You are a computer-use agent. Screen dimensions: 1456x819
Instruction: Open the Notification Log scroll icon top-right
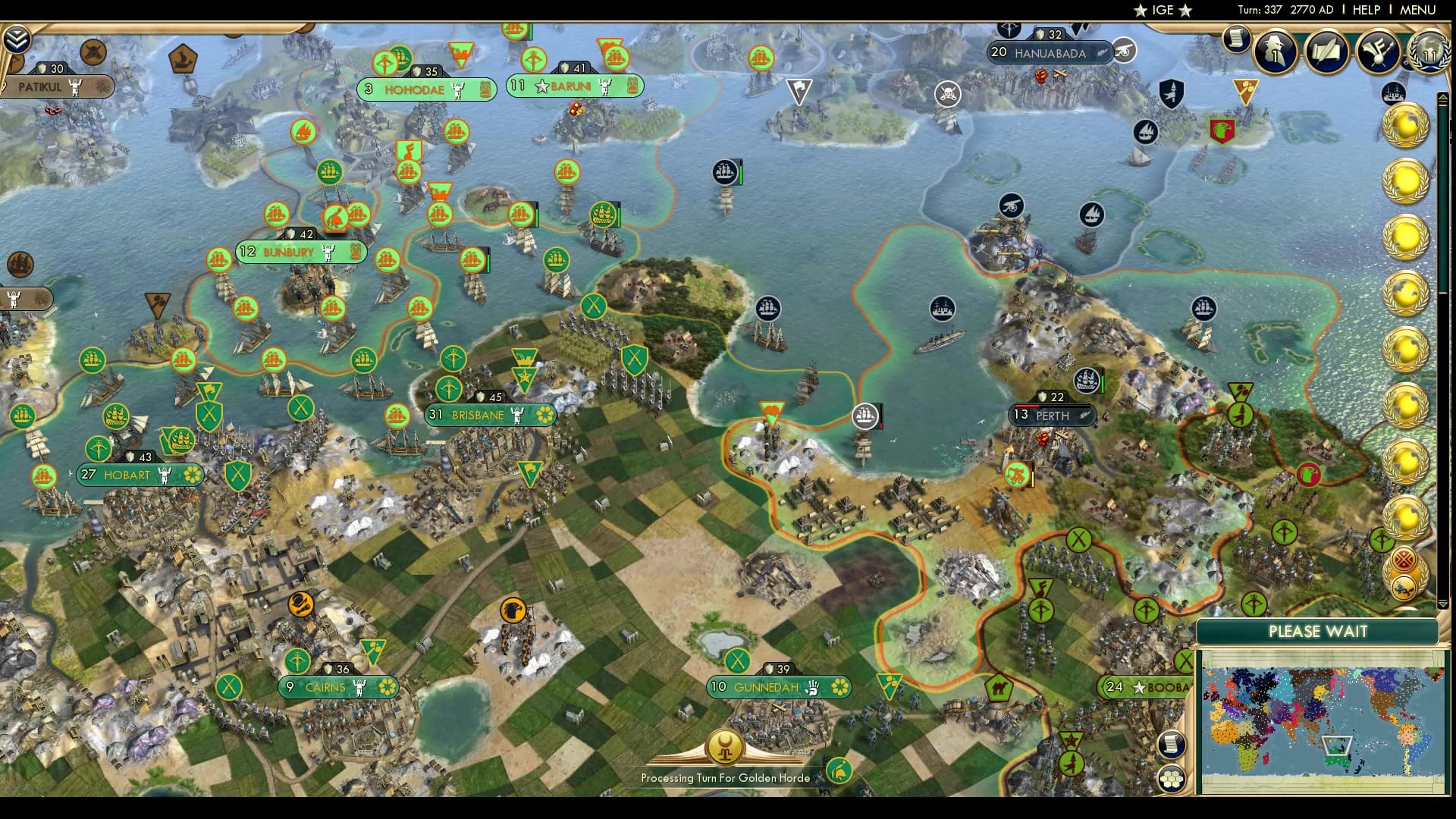1235,39
